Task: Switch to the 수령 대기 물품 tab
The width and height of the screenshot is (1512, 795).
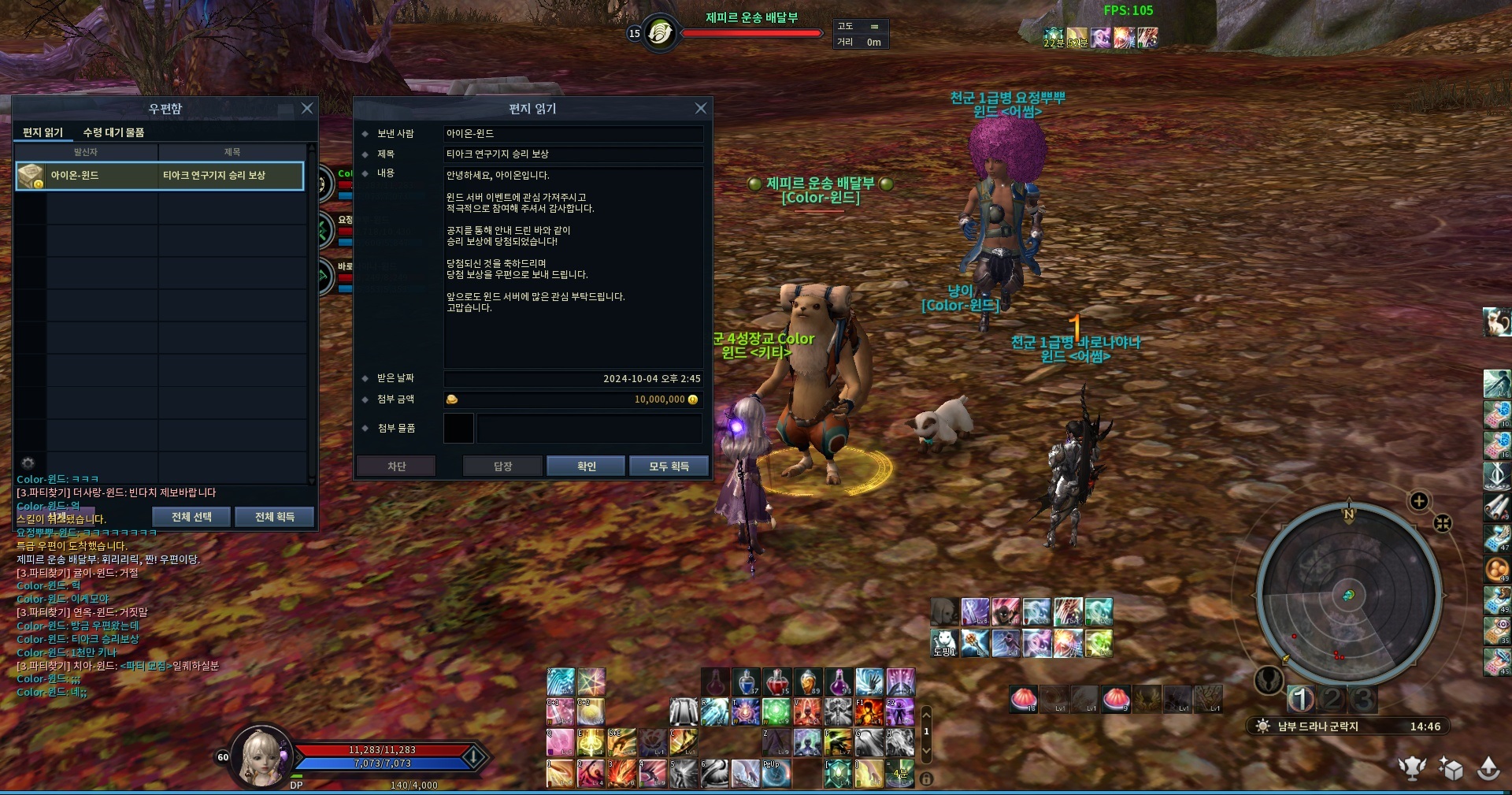Action: click(x=113, y=132)
